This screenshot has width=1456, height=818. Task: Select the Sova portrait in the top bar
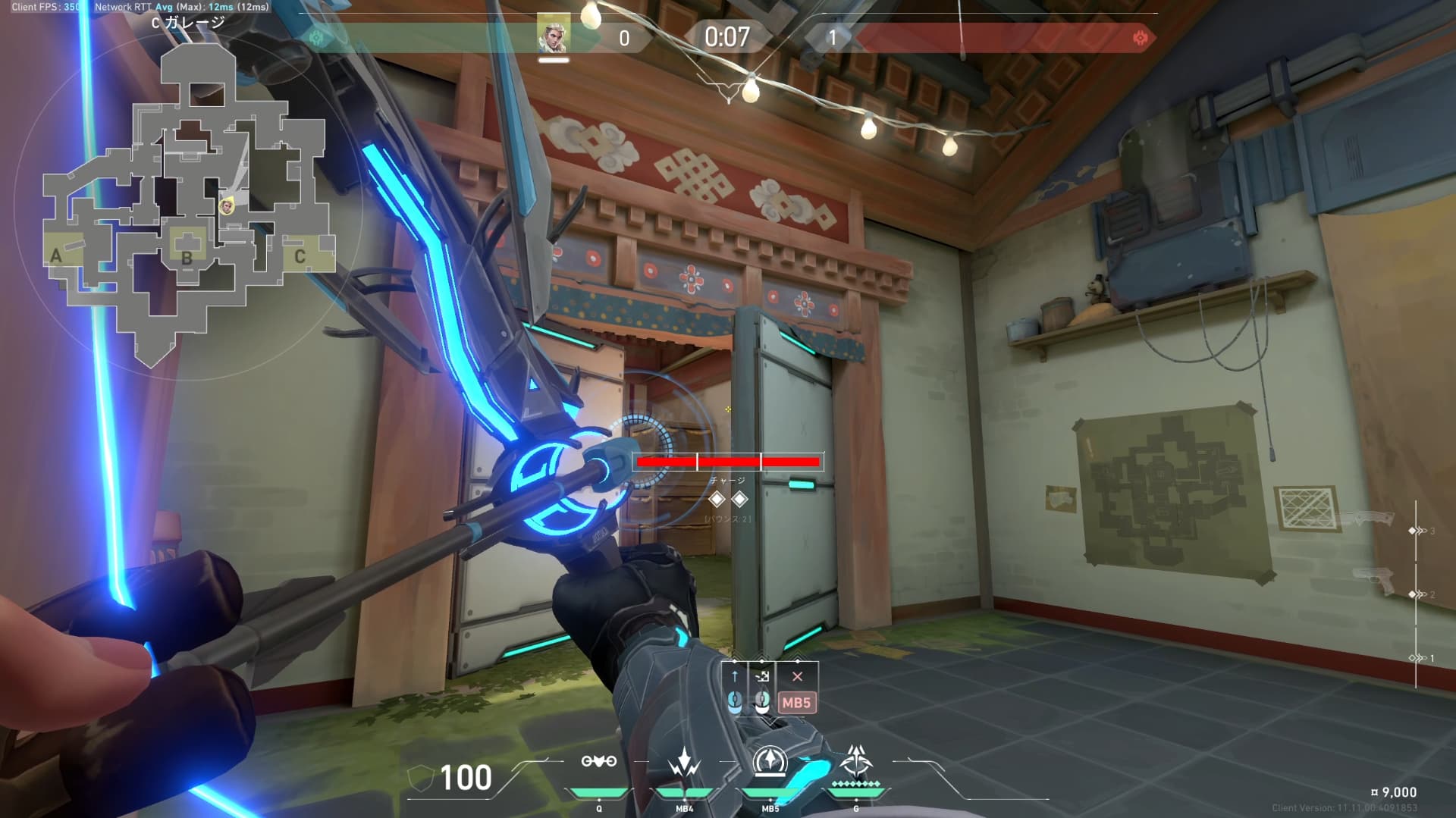(x=553, y=35)
